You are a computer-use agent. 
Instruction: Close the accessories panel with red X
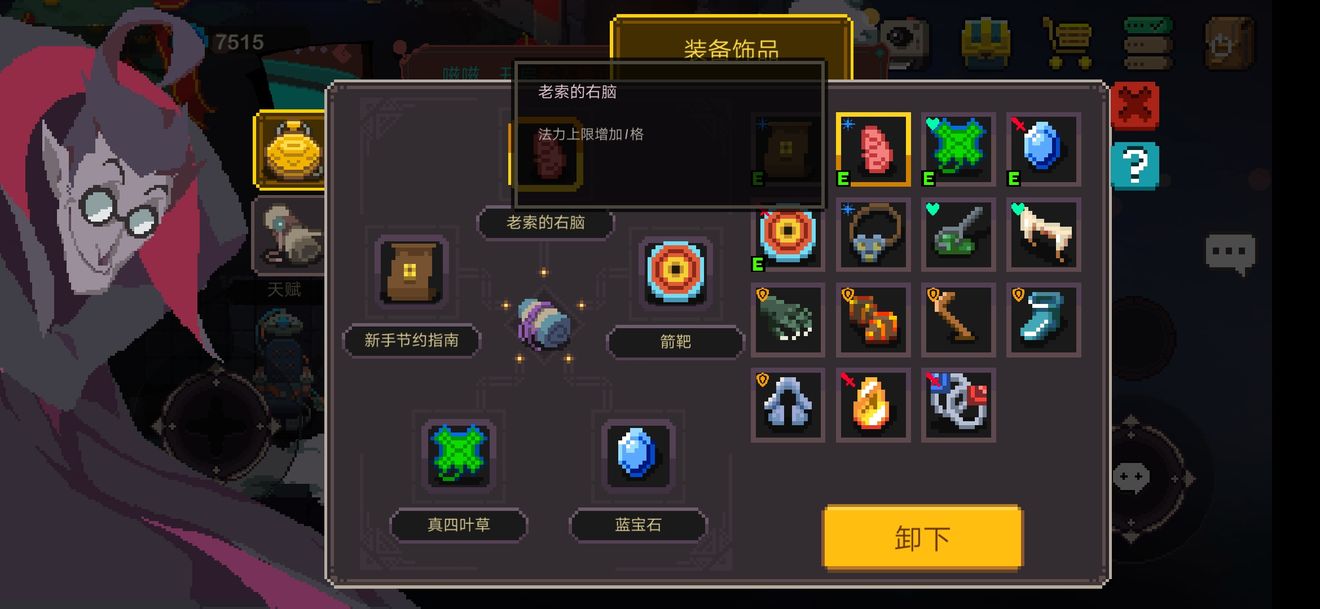point(1135,106)
